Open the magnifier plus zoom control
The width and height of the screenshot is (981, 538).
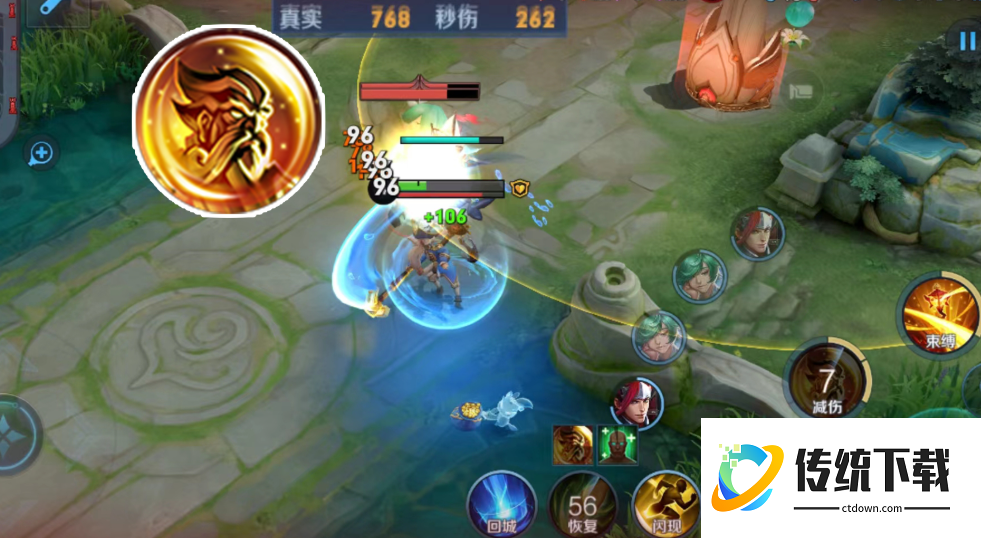41,153
